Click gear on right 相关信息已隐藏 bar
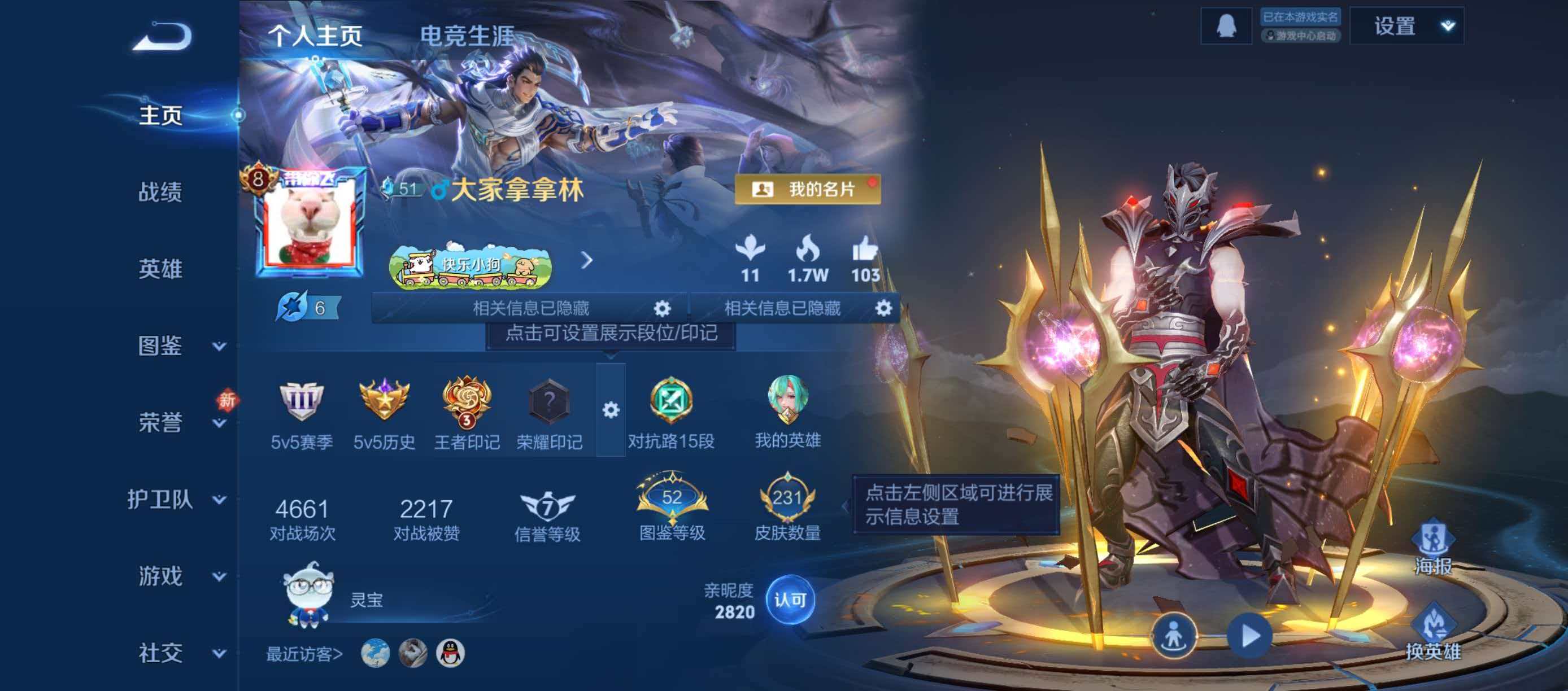Screen dimensions: 1568x691 point(886,308)
